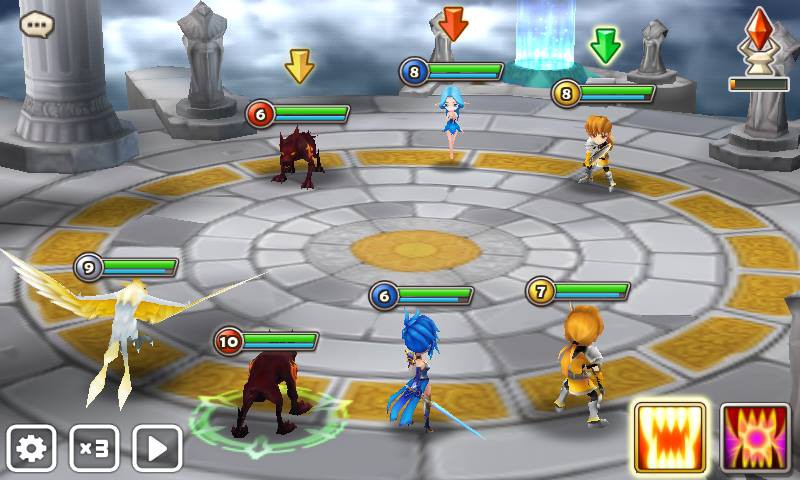Viewport: 800px width, 480px height.
Task: Target the blue-haired fairy under red arrow
Action: click(452, 122)
